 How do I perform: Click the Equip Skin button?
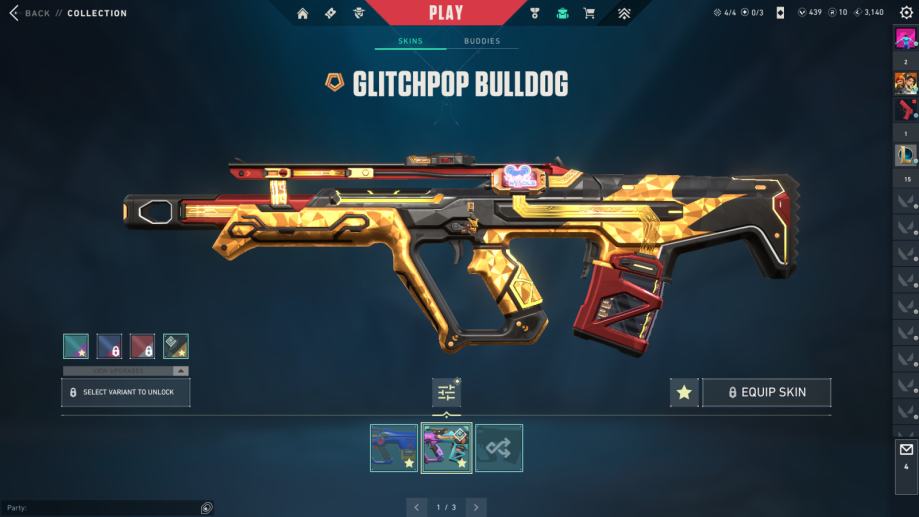766,393
